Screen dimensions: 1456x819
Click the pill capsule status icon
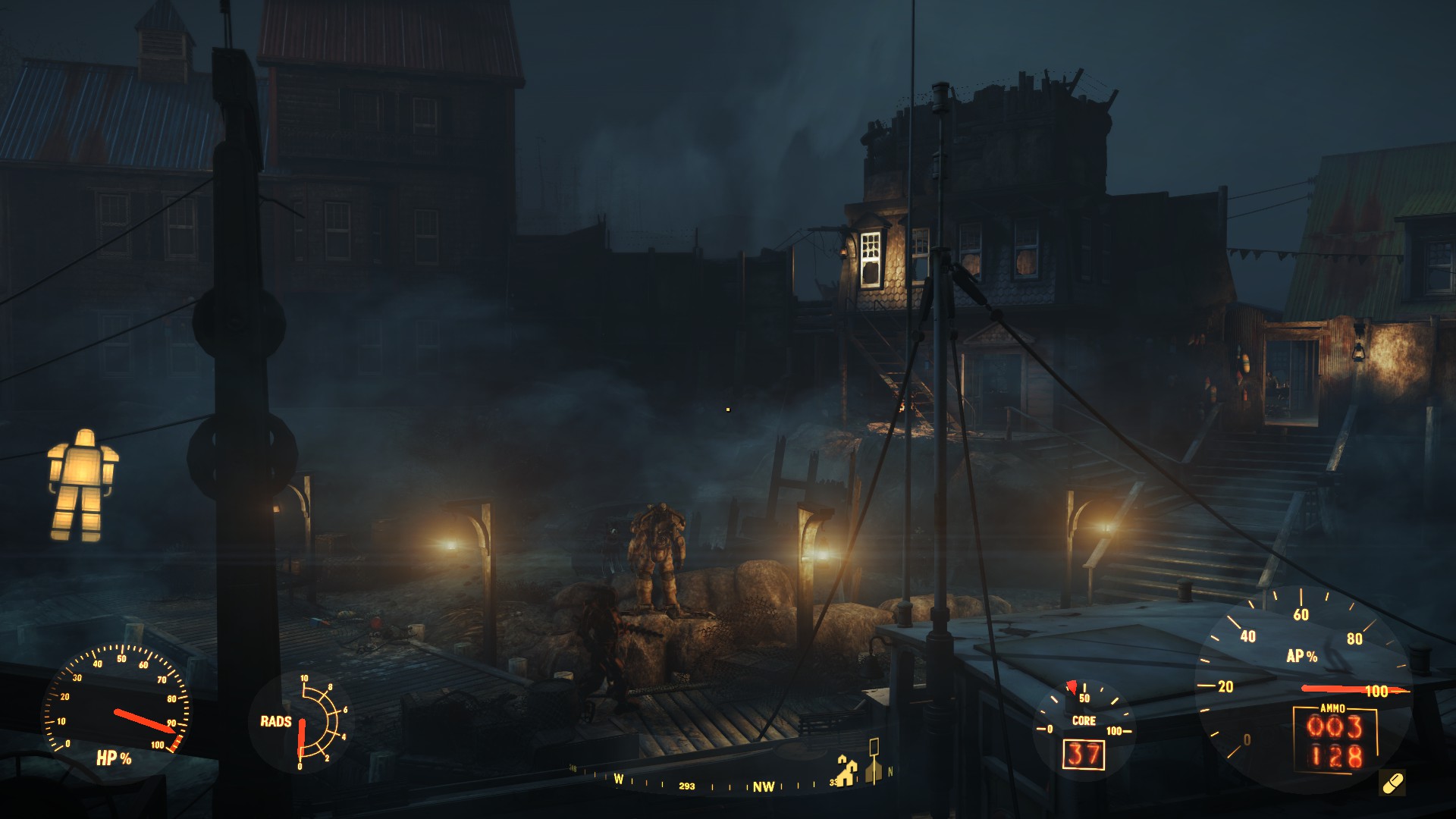(x=1392, y=783)
